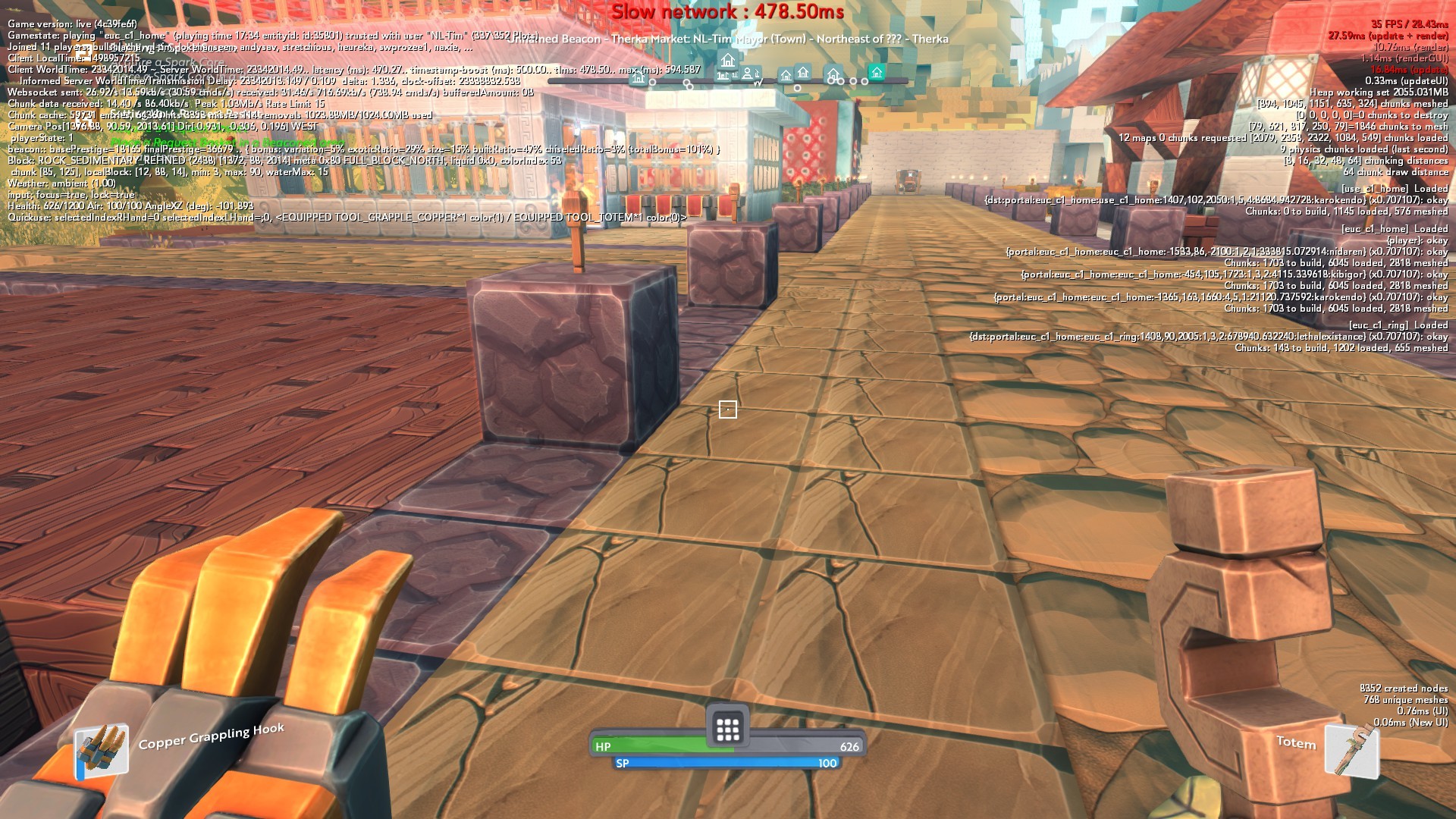
Task: Select the Copper Grappling Hook hand slot
Action: 102,749
